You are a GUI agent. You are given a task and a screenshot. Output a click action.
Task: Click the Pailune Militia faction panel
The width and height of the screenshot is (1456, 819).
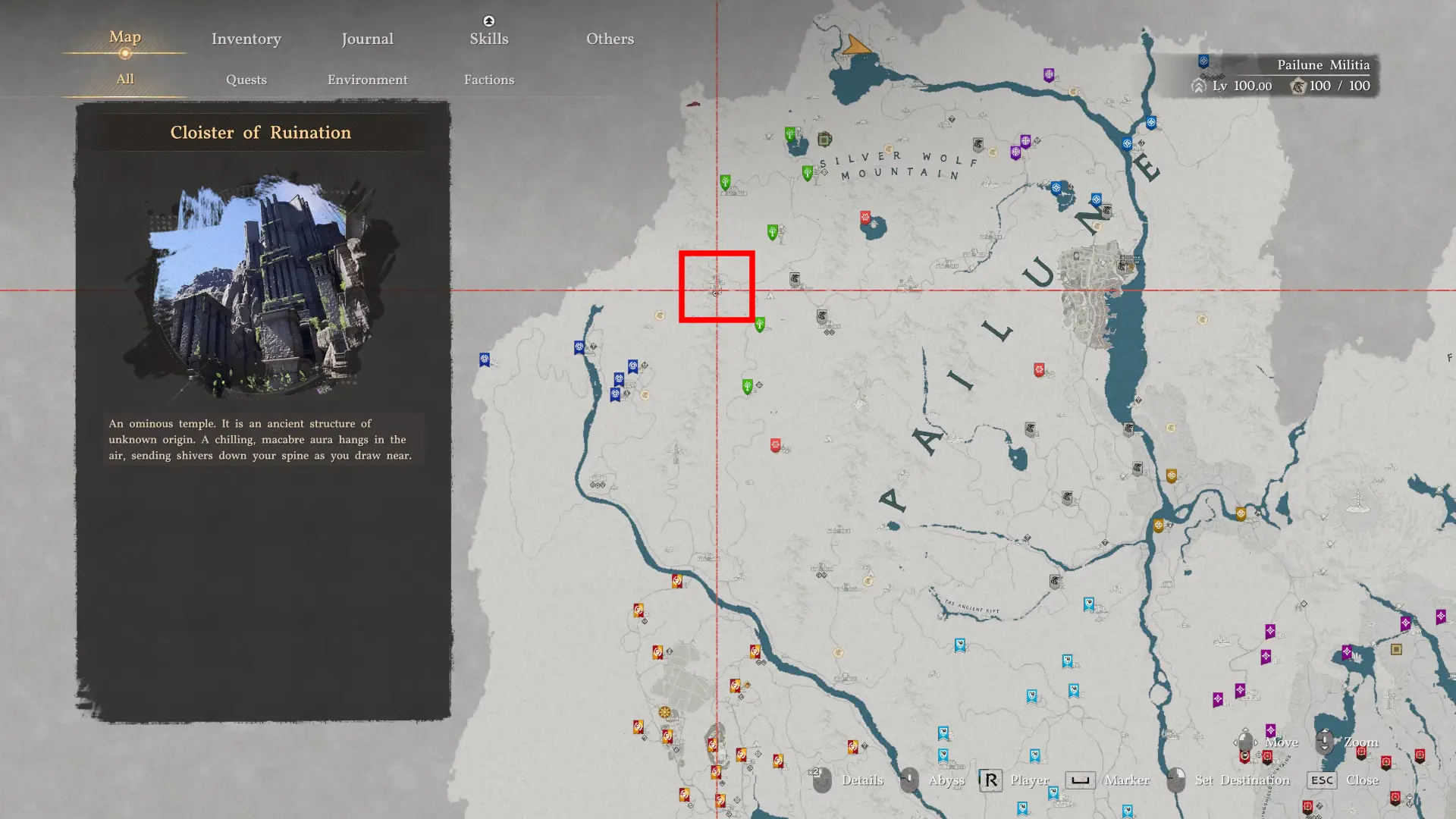(x=1286, y=76)
